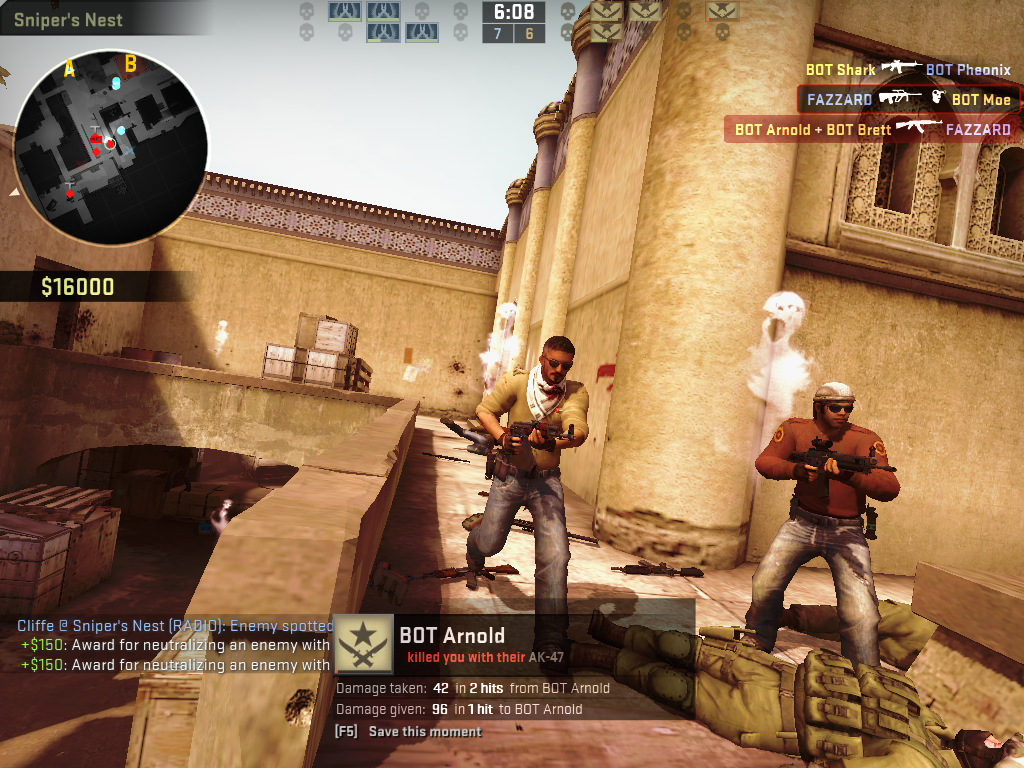1024x768 pixels.
Task: Click the killer's star badge icon
Action: click(363, 643)
